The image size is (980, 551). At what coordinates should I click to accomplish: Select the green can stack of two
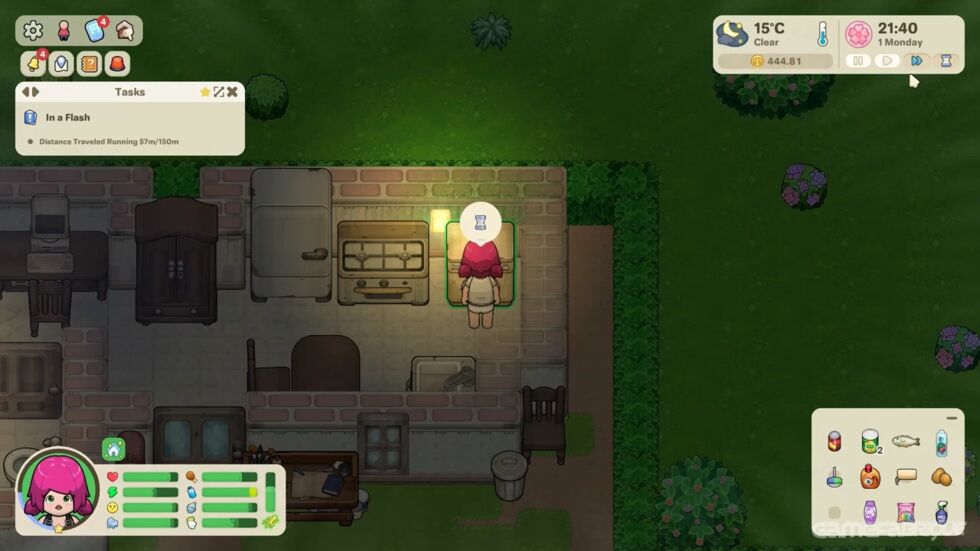pyautogui.click(x=870, y=440)
